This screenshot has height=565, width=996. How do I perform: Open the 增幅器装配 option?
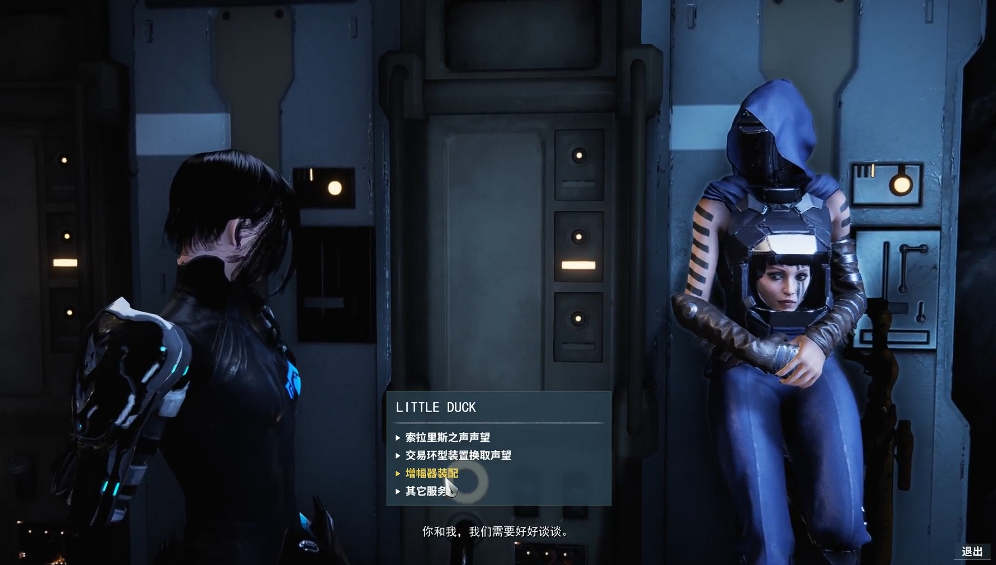(x=431, y=473)
